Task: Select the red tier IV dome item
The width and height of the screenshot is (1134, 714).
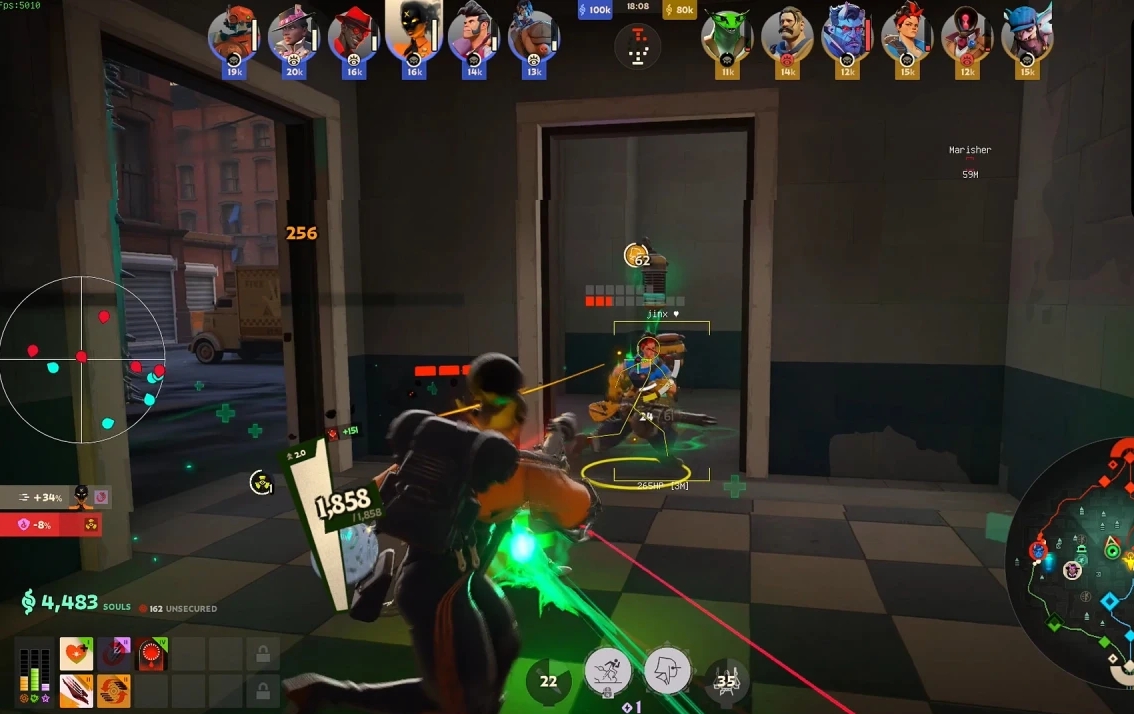Action: pos(152,654)
